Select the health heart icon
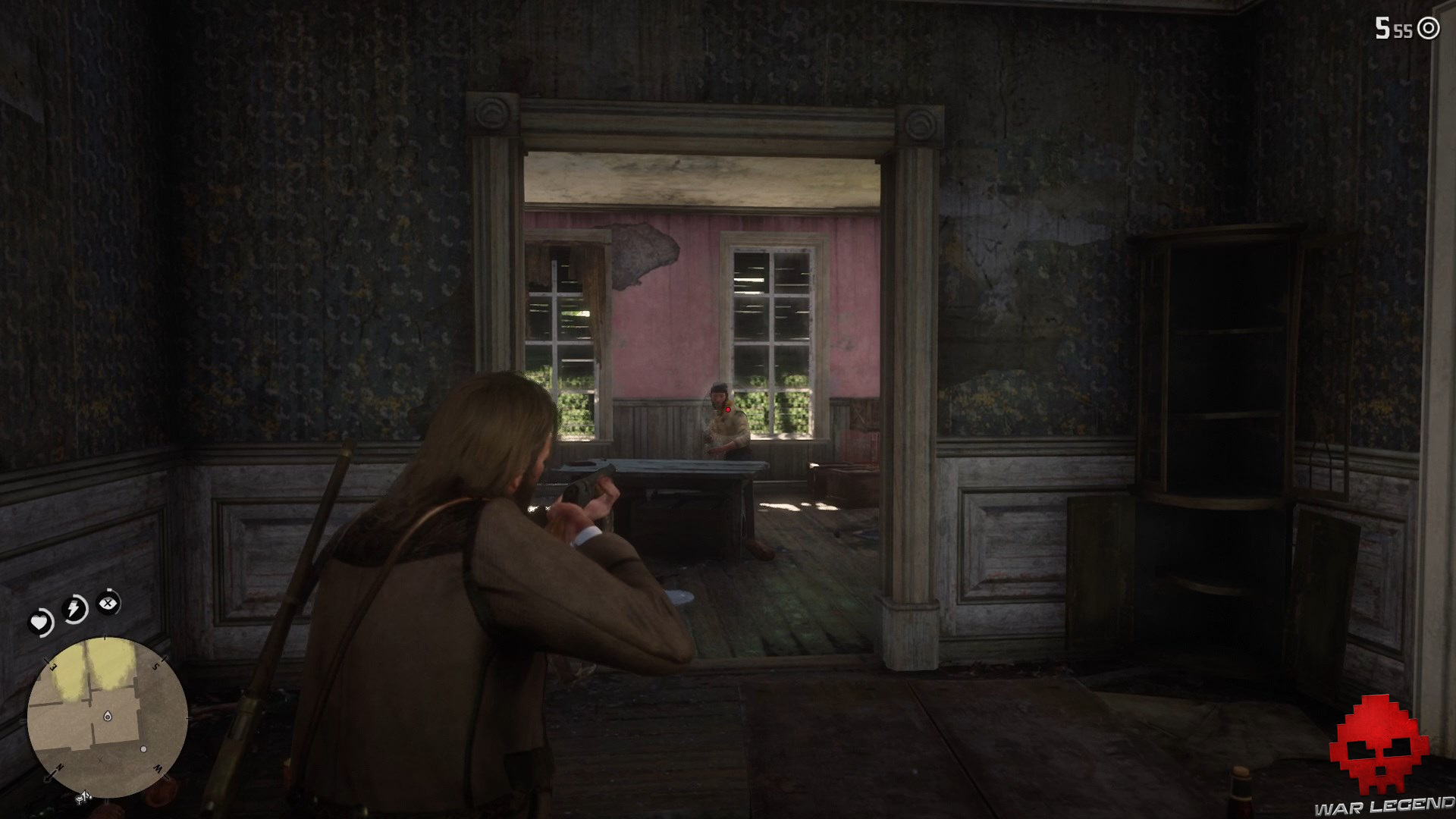 pyautogui.click(x=39, y=622)
